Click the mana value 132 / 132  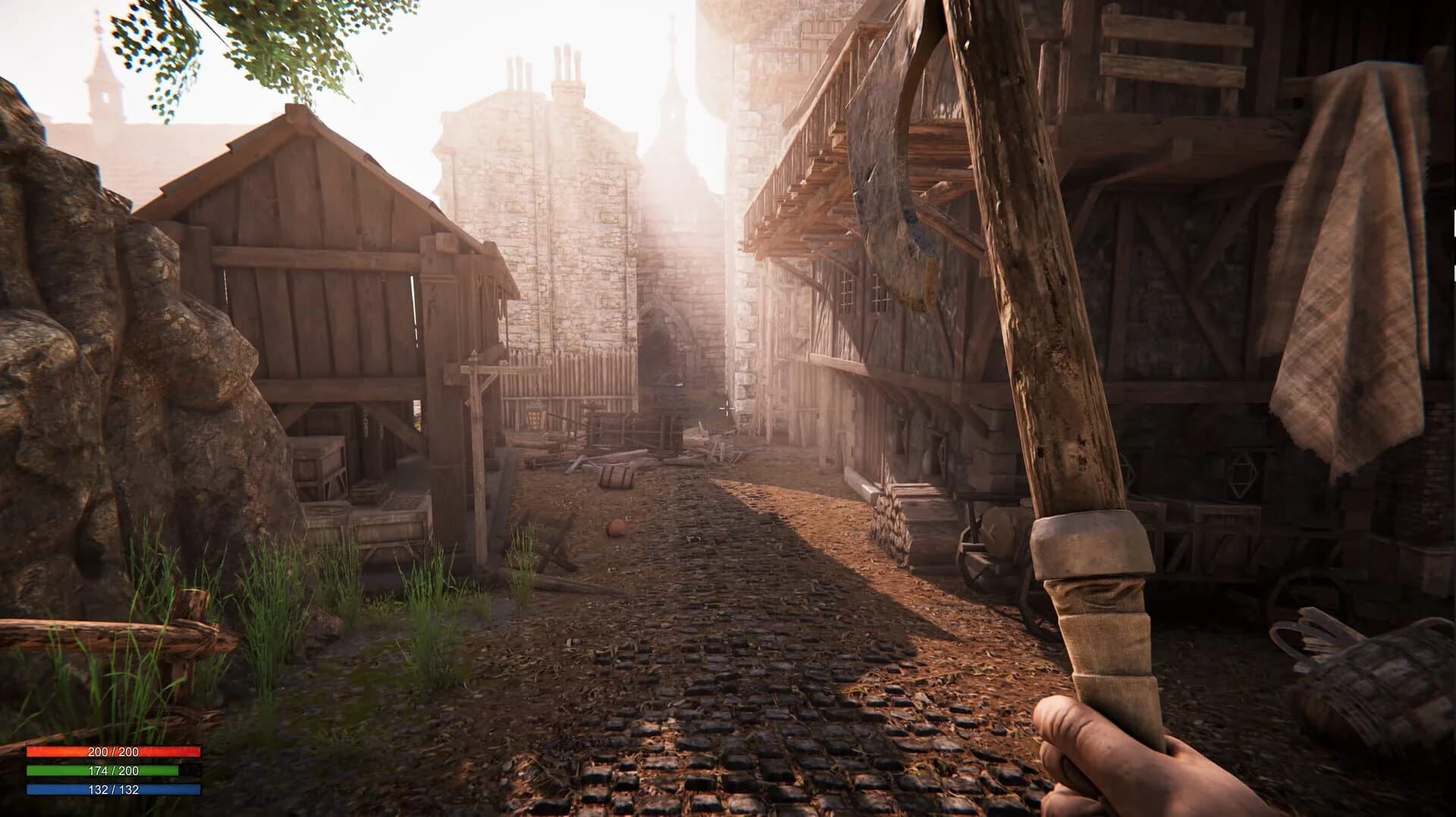click(113, 790)
